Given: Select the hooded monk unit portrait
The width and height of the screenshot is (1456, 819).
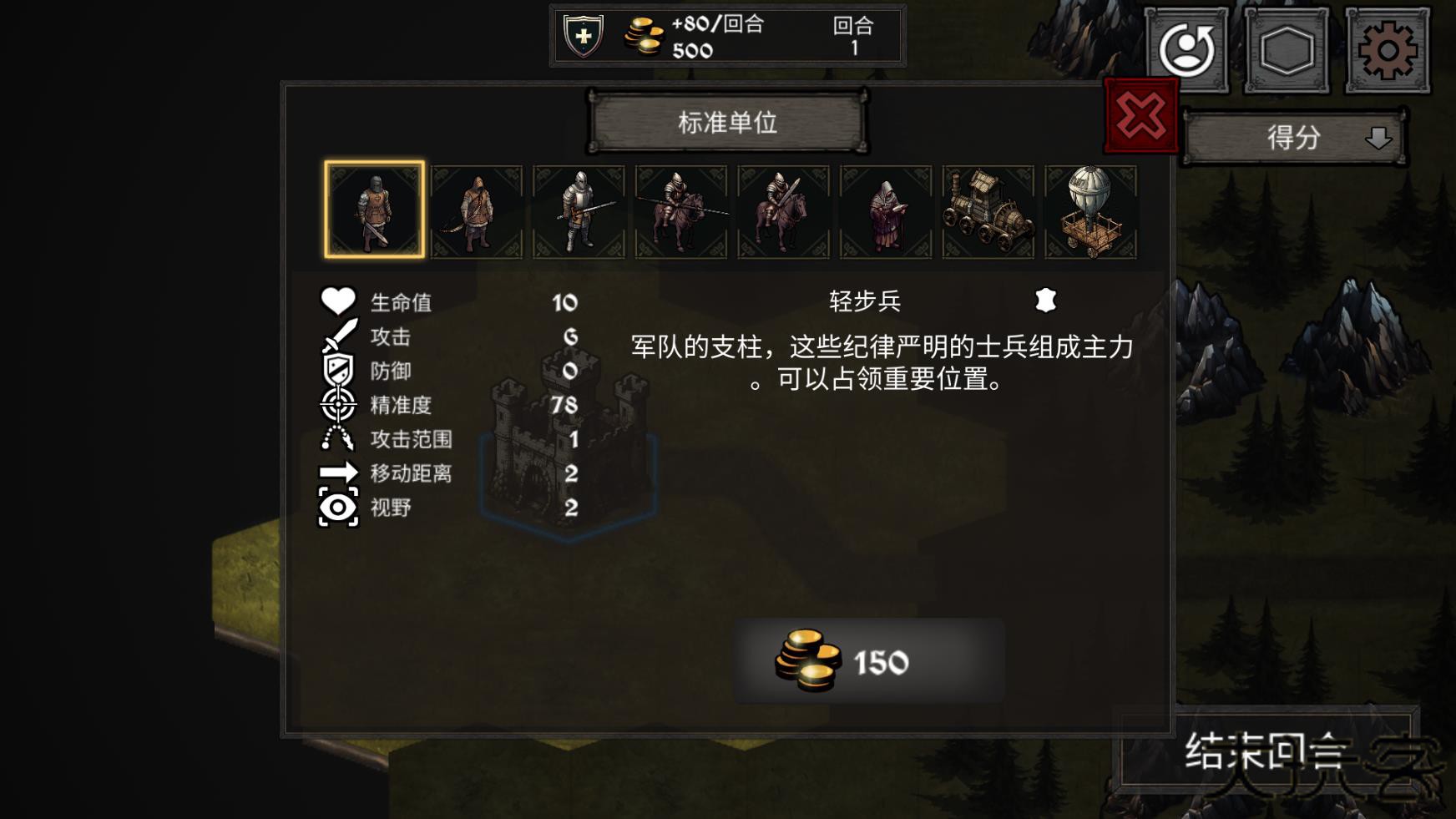Looking at the screenshot, I should (885, 209).
